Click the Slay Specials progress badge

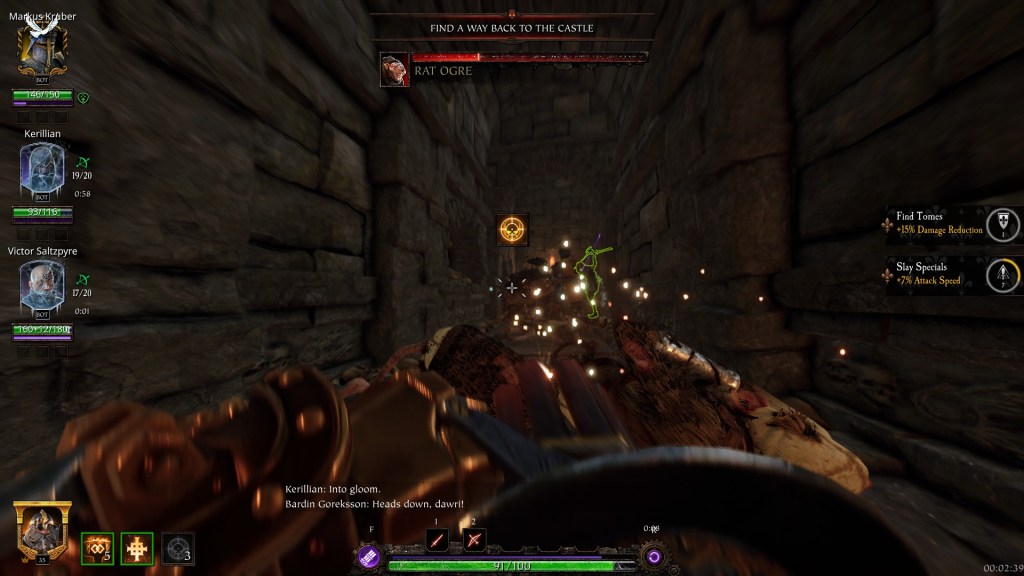(x=1002, y=275)
